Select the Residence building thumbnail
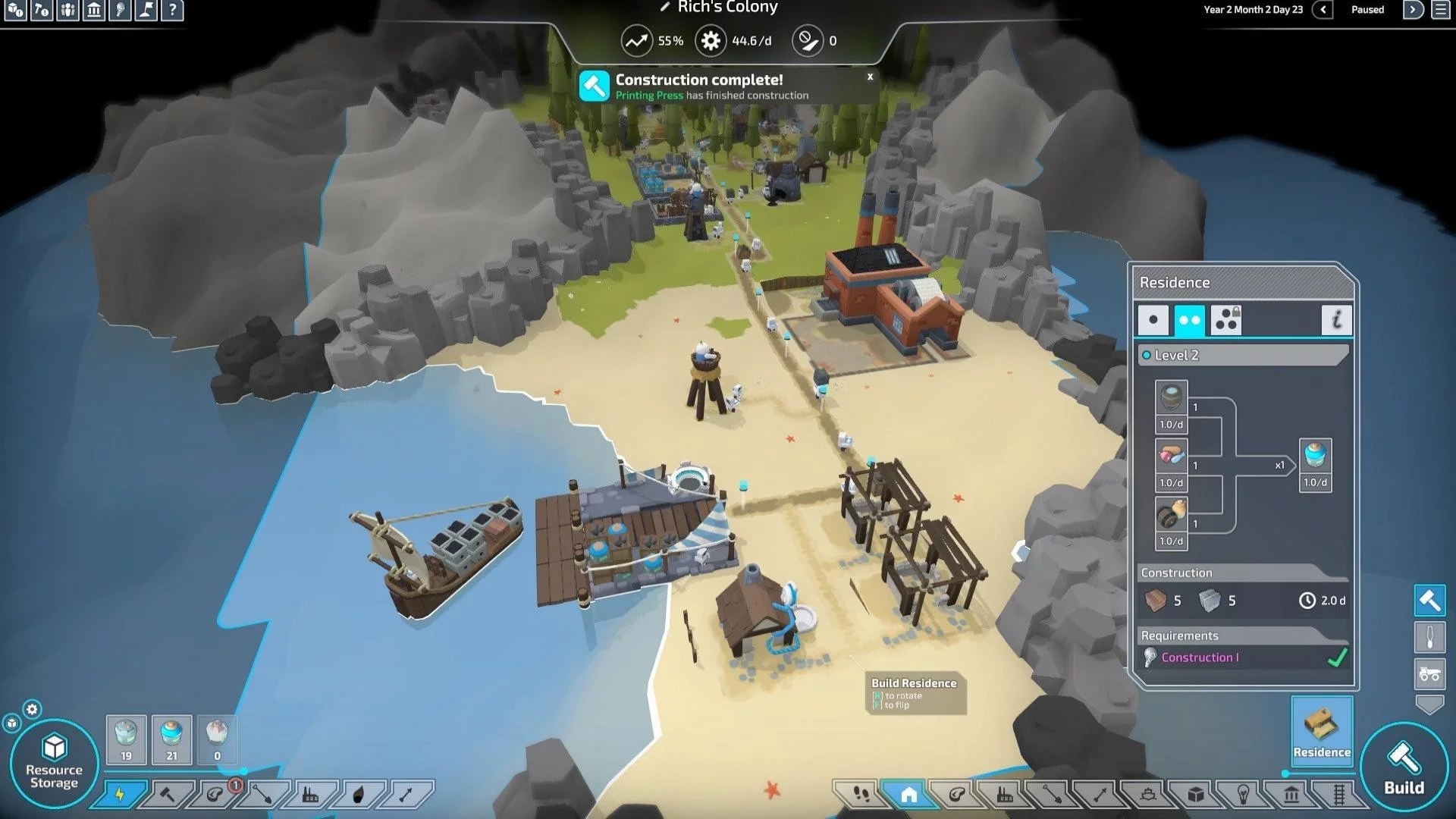This screenshot has height=819, width=1456. coord(1321,730)
